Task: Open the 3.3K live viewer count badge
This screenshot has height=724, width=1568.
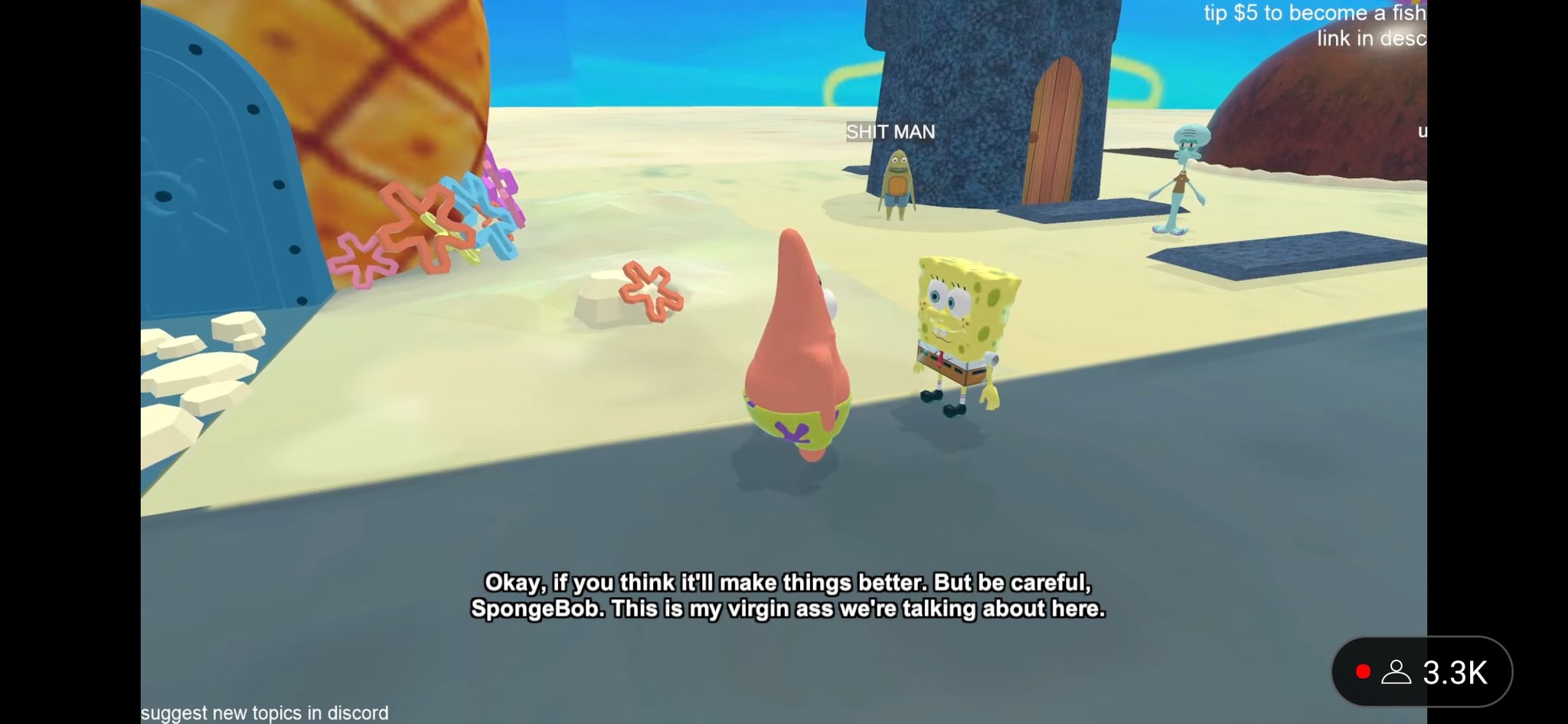Action: 1422,672
